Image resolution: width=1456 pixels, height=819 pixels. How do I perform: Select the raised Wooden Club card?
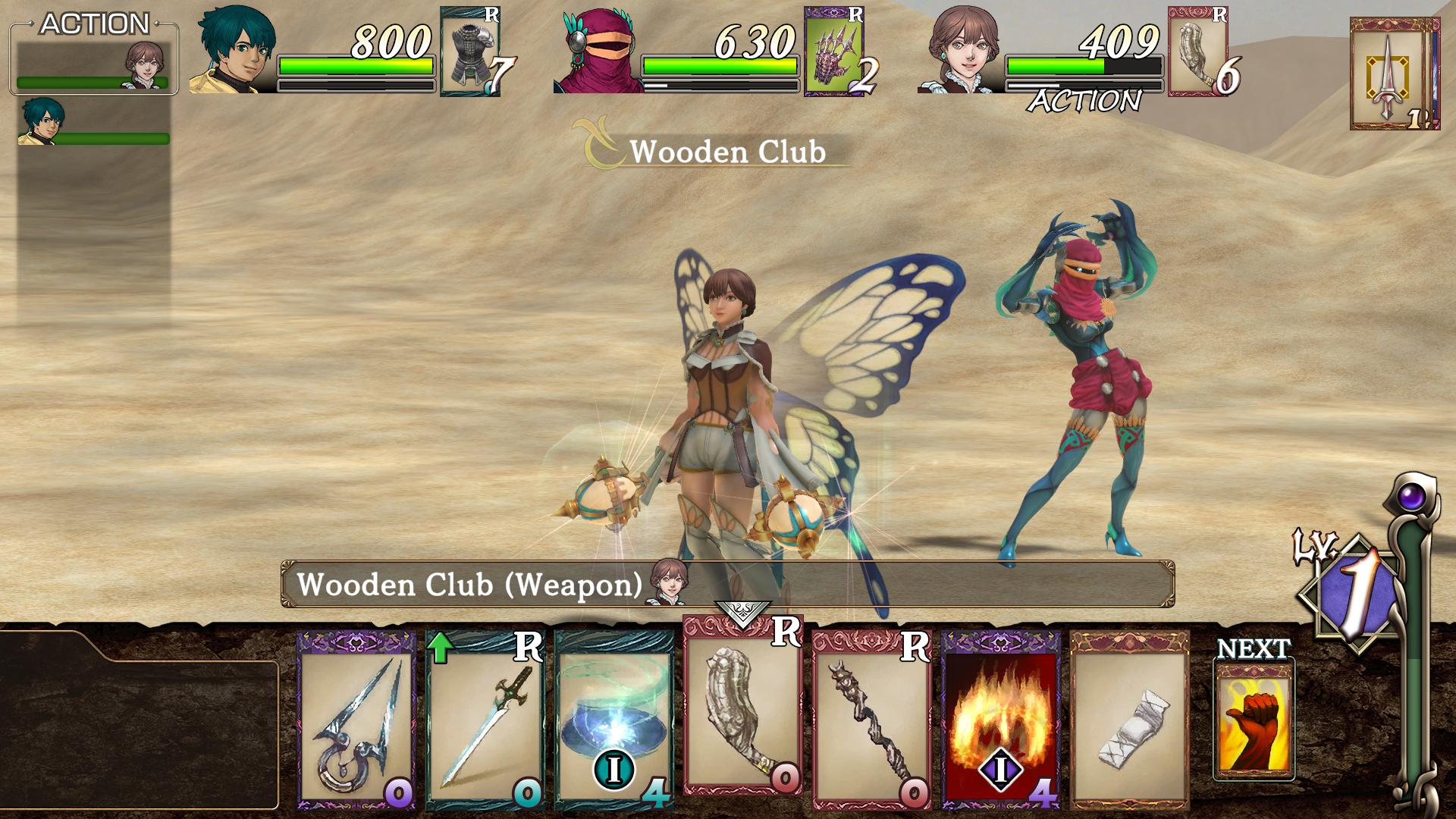[x=742, y=705]
